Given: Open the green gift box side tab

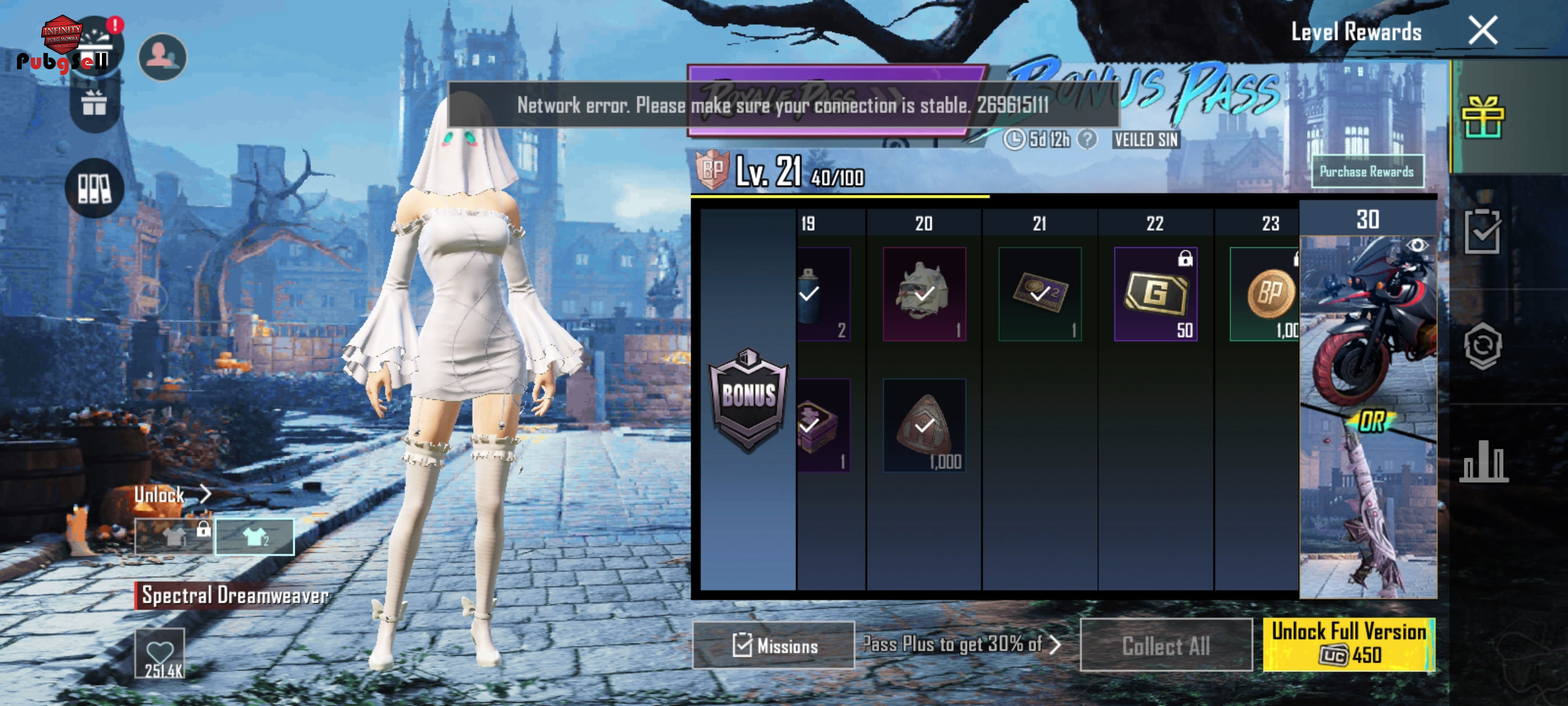Looking at the screenshot, I should (1482, 118).
